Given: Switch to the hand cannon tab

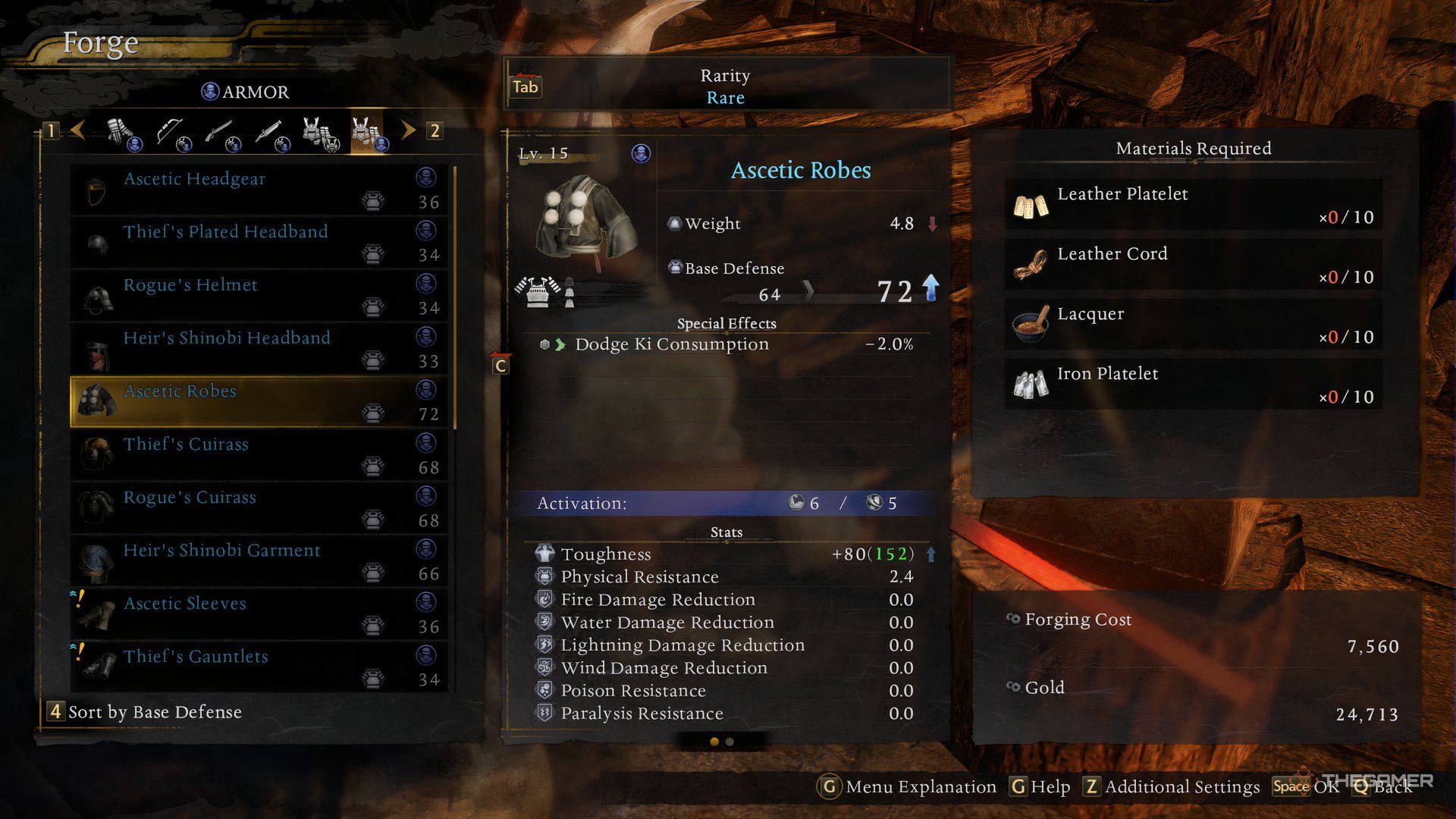Looking at the screenshot, I should click(x=269, y=132).
